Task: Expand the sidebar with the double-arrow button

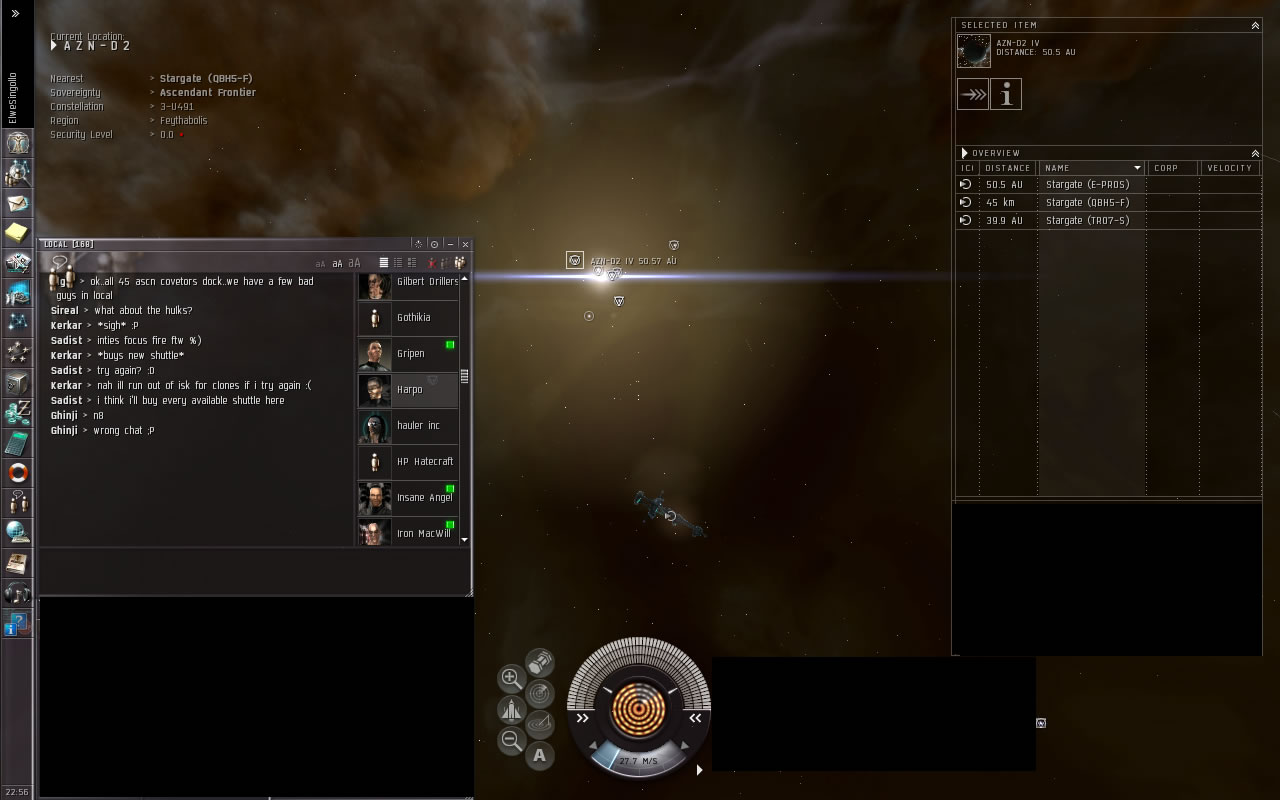Action: (15, 14)
